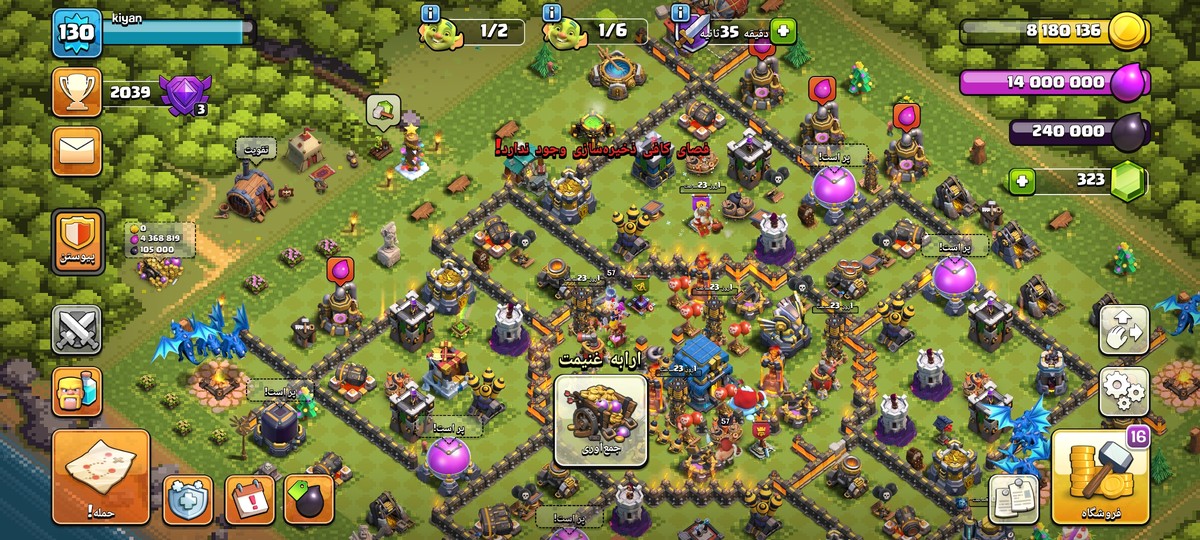Open the trophy ranking button
This screenshot has height=540, width=1200.
point(77,93)
